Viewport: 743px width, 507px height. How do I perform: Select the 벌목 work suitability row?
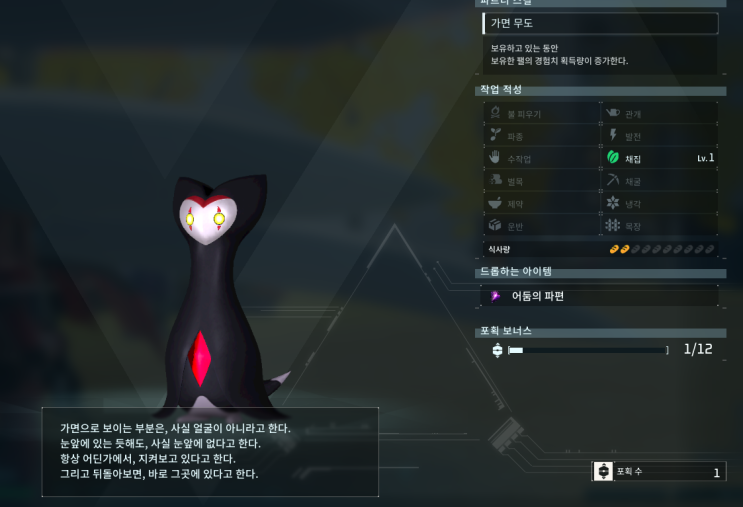[x=541, y=181]
